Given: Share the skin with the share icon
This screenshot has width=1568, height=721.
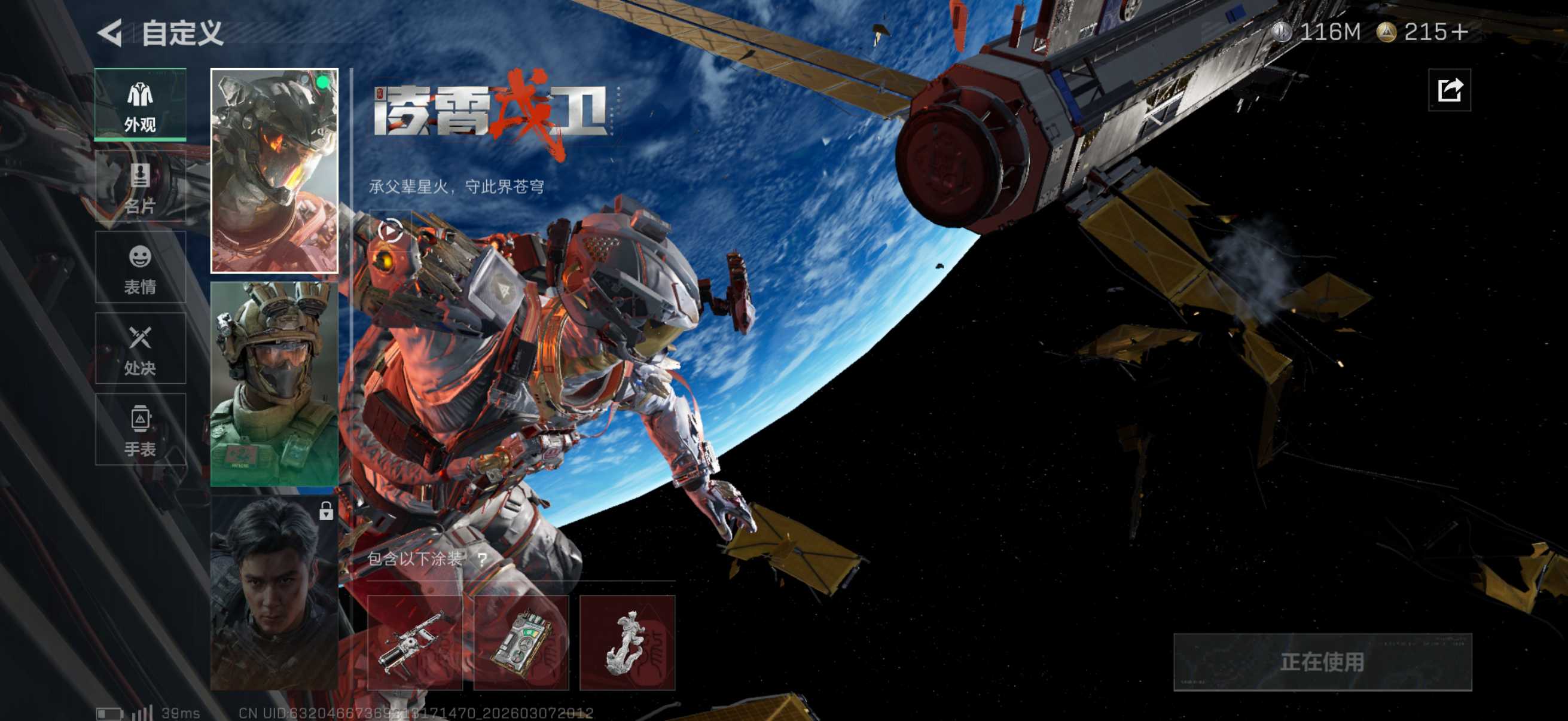Looking at the screenshot, I should [1450, 91].
